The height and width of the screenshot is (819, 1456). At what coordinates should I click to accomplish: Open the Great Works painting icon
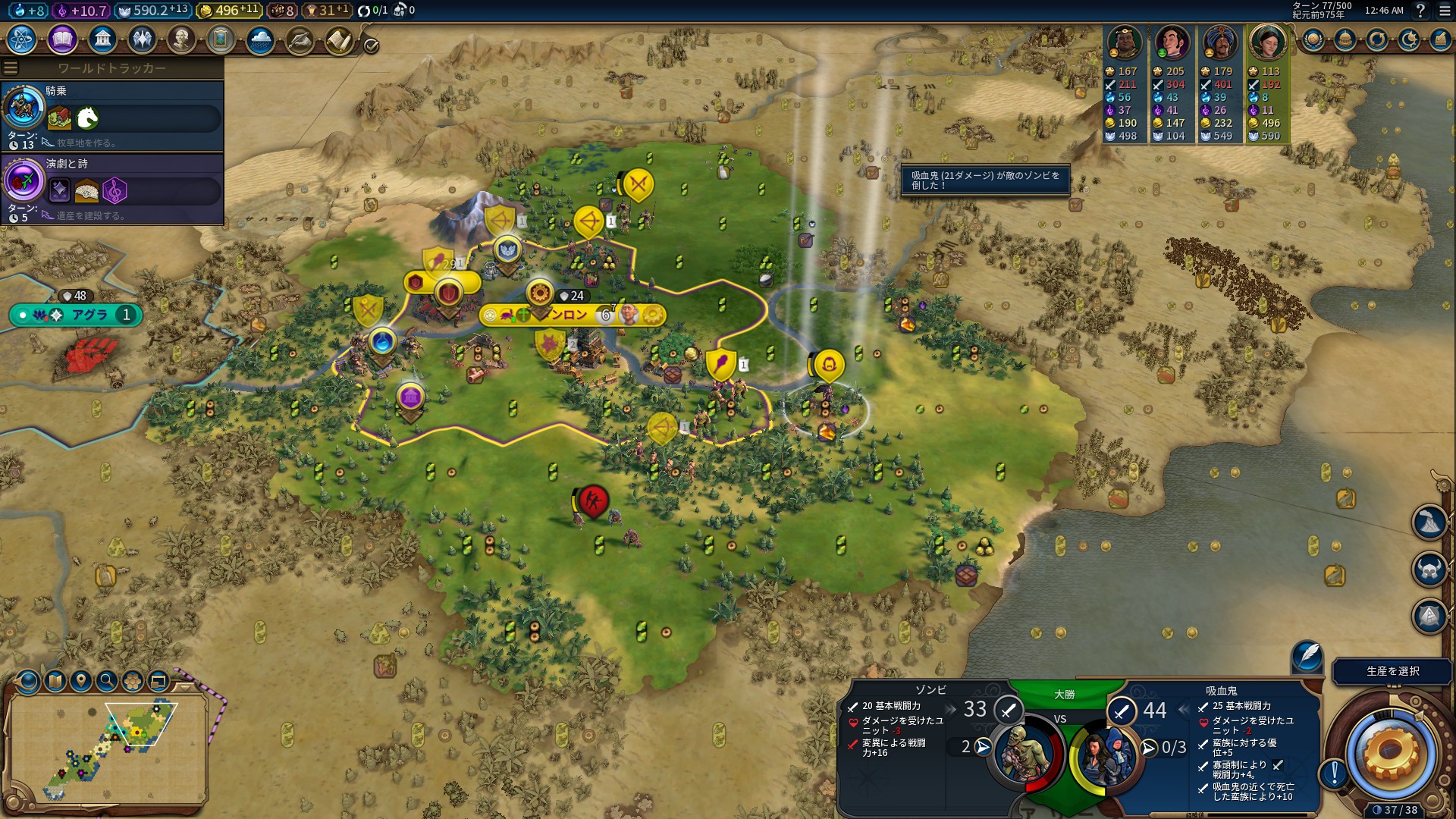pos(221,39)
